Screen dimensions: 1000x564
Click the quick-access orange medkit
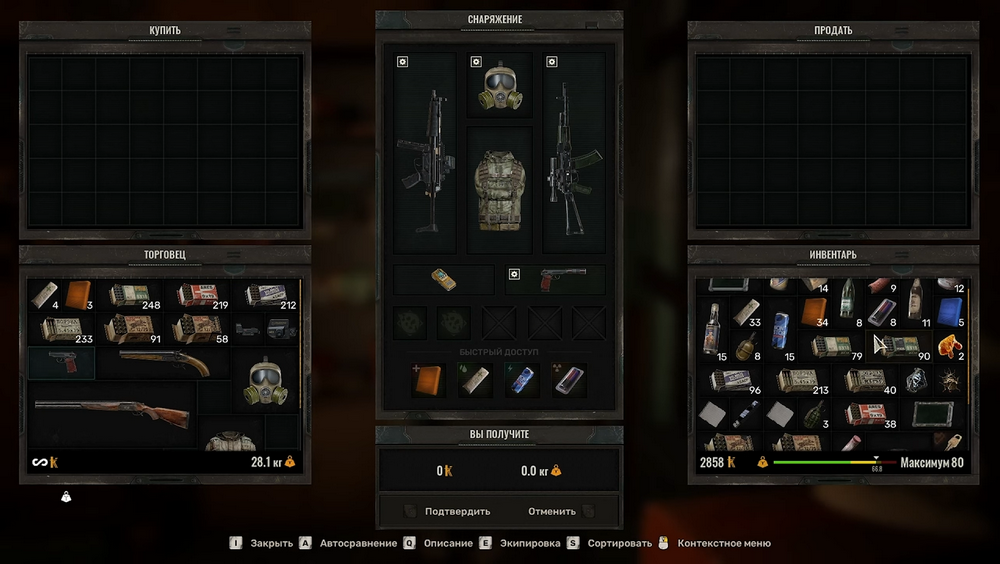[428, 380]
